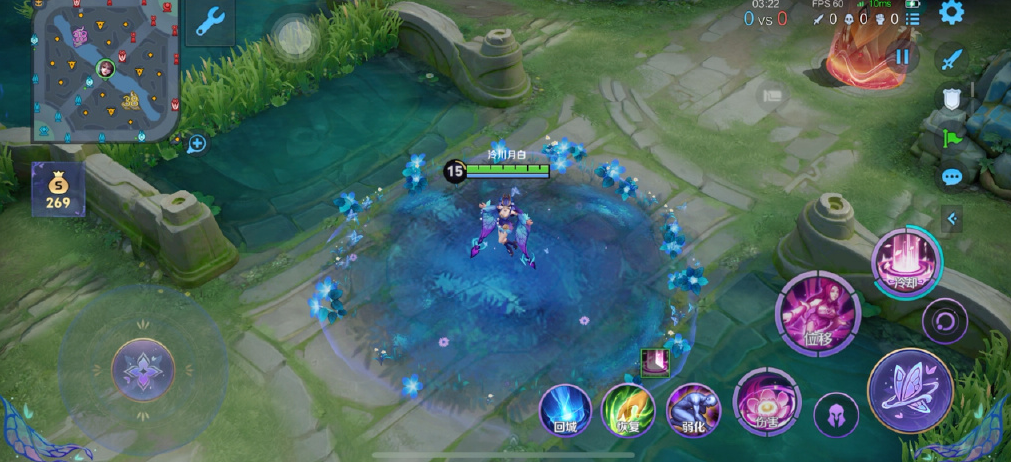The image size is (1011, 462).
Task: Cast the 弱化 weaken summoner spell
Action: pyautogui.click(x=693, y=410)
